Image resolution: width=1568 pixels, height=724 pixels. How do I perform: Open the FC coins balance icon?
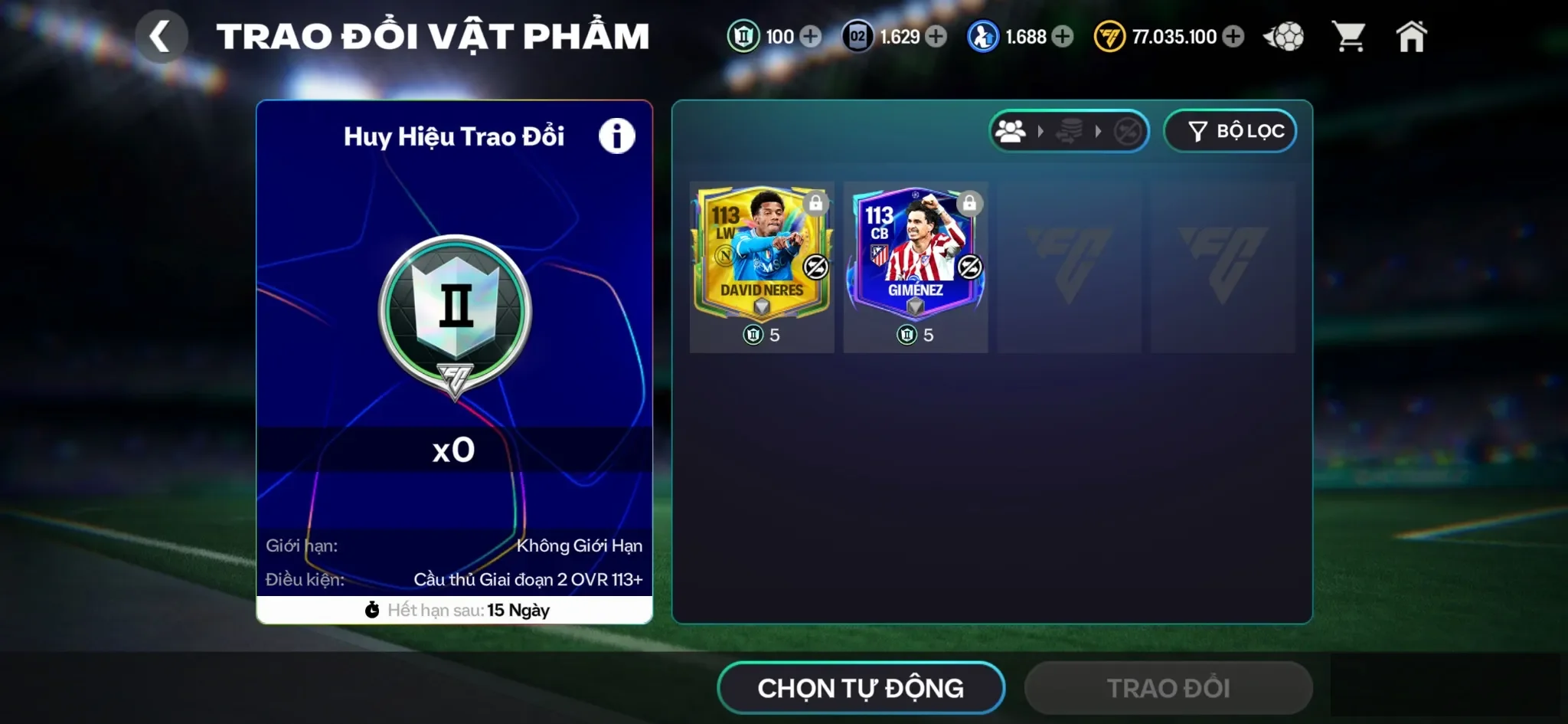(1109, 36)
